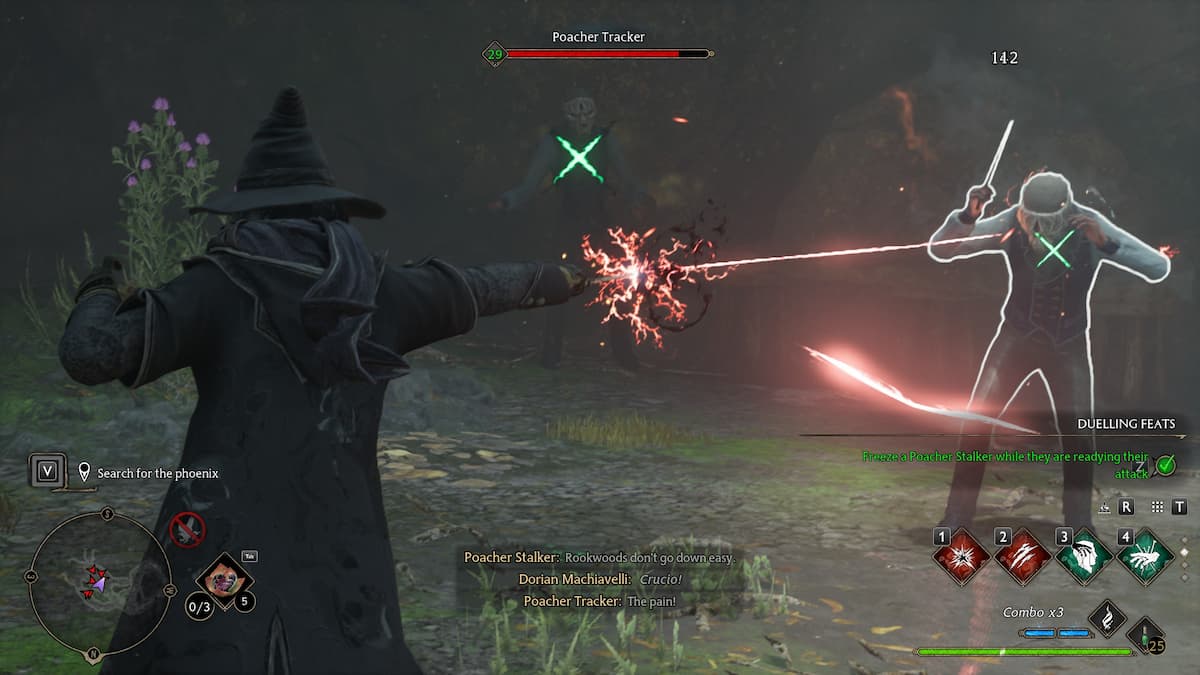Click the completed Duelling Feats green checkmark
Viewport: 1200px width, 675px height.
coord(1164,464)
